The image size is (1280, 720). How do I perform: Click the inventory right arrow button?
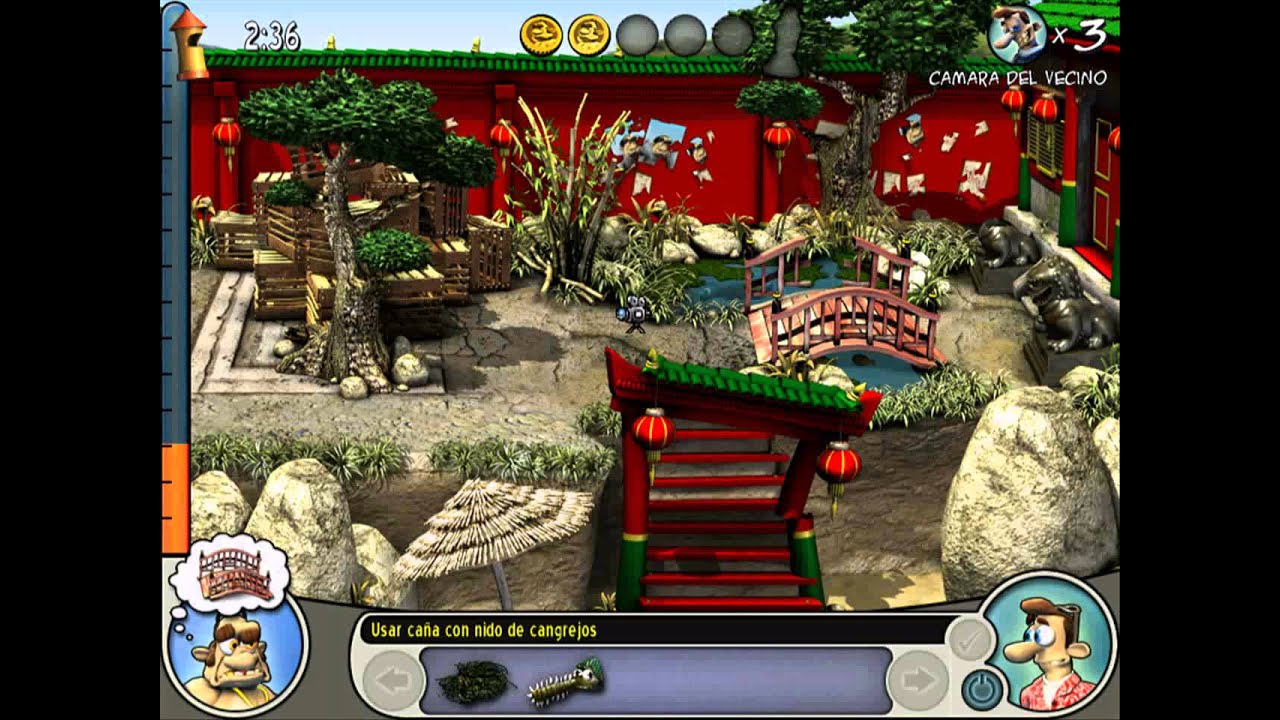tap(917, 681)
